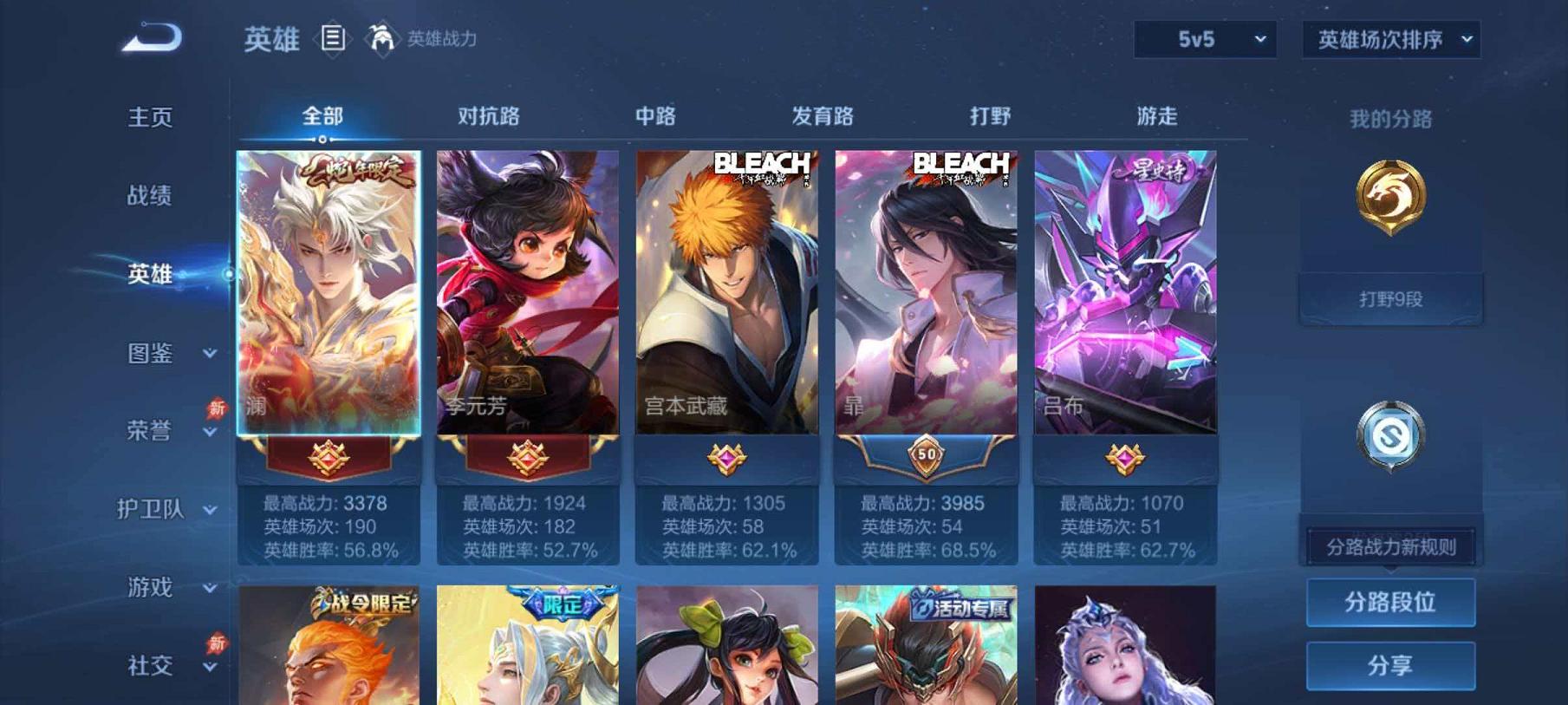Click the back arrow at the top left
Viewport: 1568px width, 705px height.
[x=154, y=36]
